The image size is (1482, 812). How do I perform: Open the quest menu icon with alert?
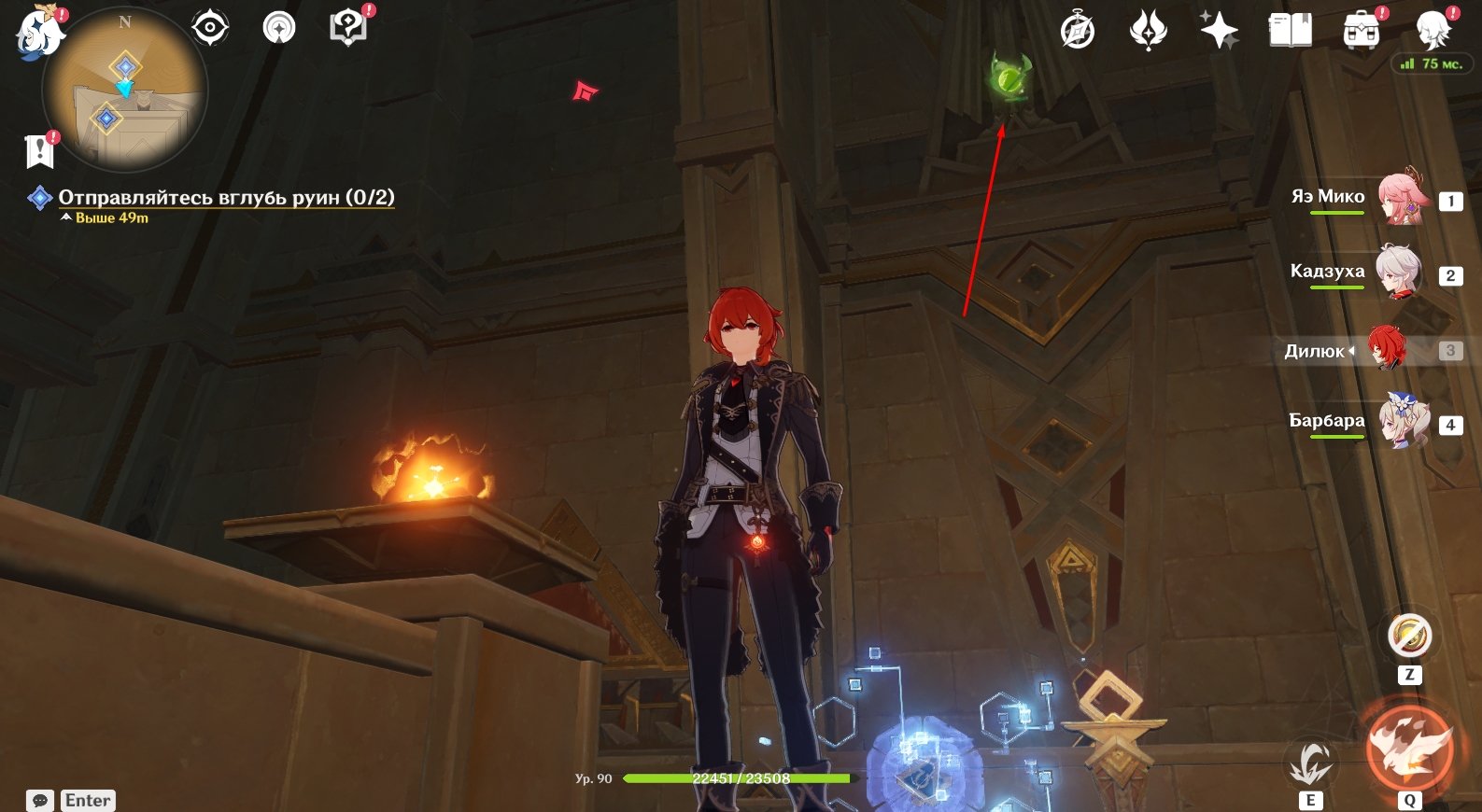point(347,28)
